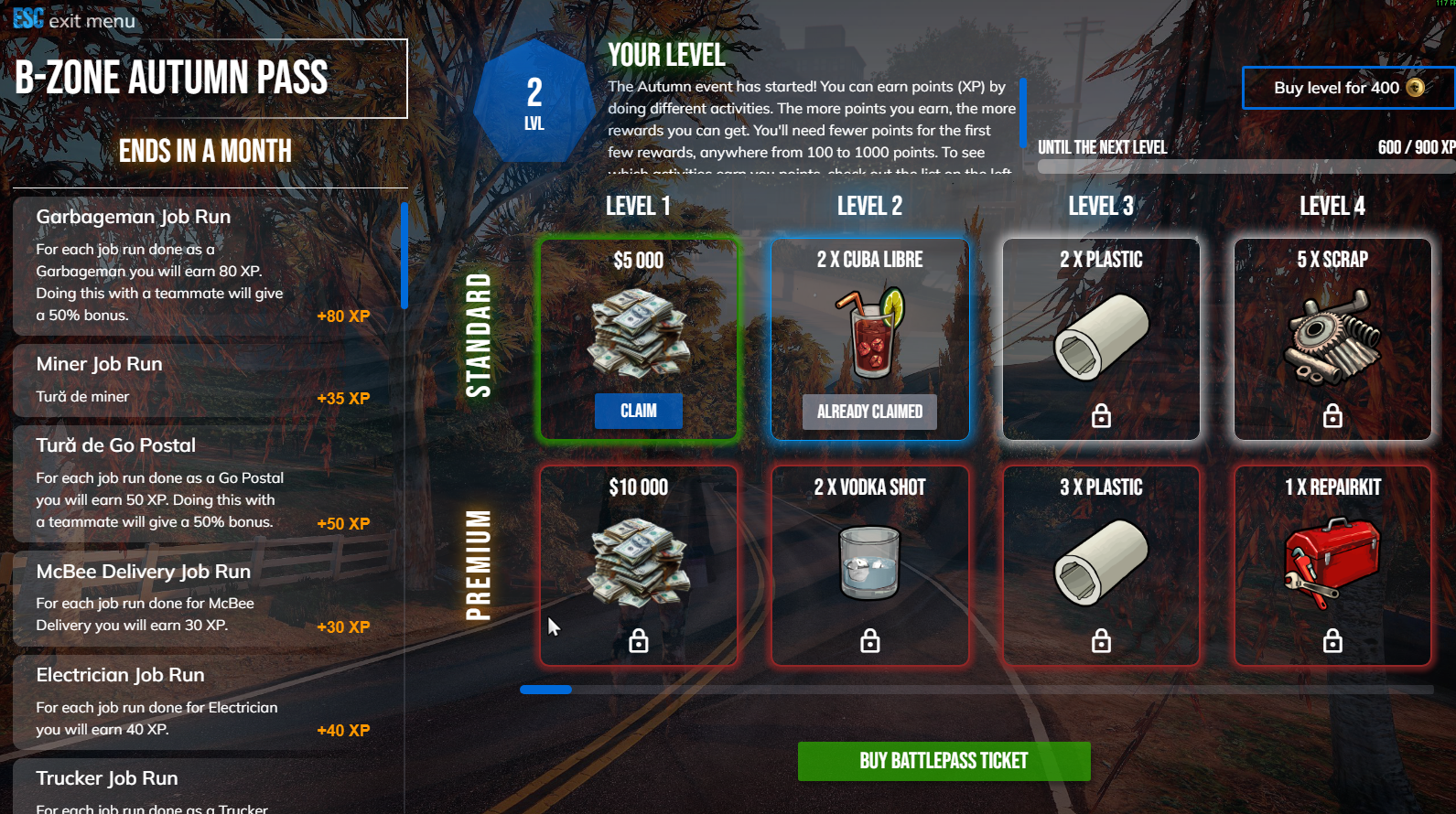Click the Already Claimed Cuba Libre button
This screenshot has height=814, width=1456.
point(869,412)
